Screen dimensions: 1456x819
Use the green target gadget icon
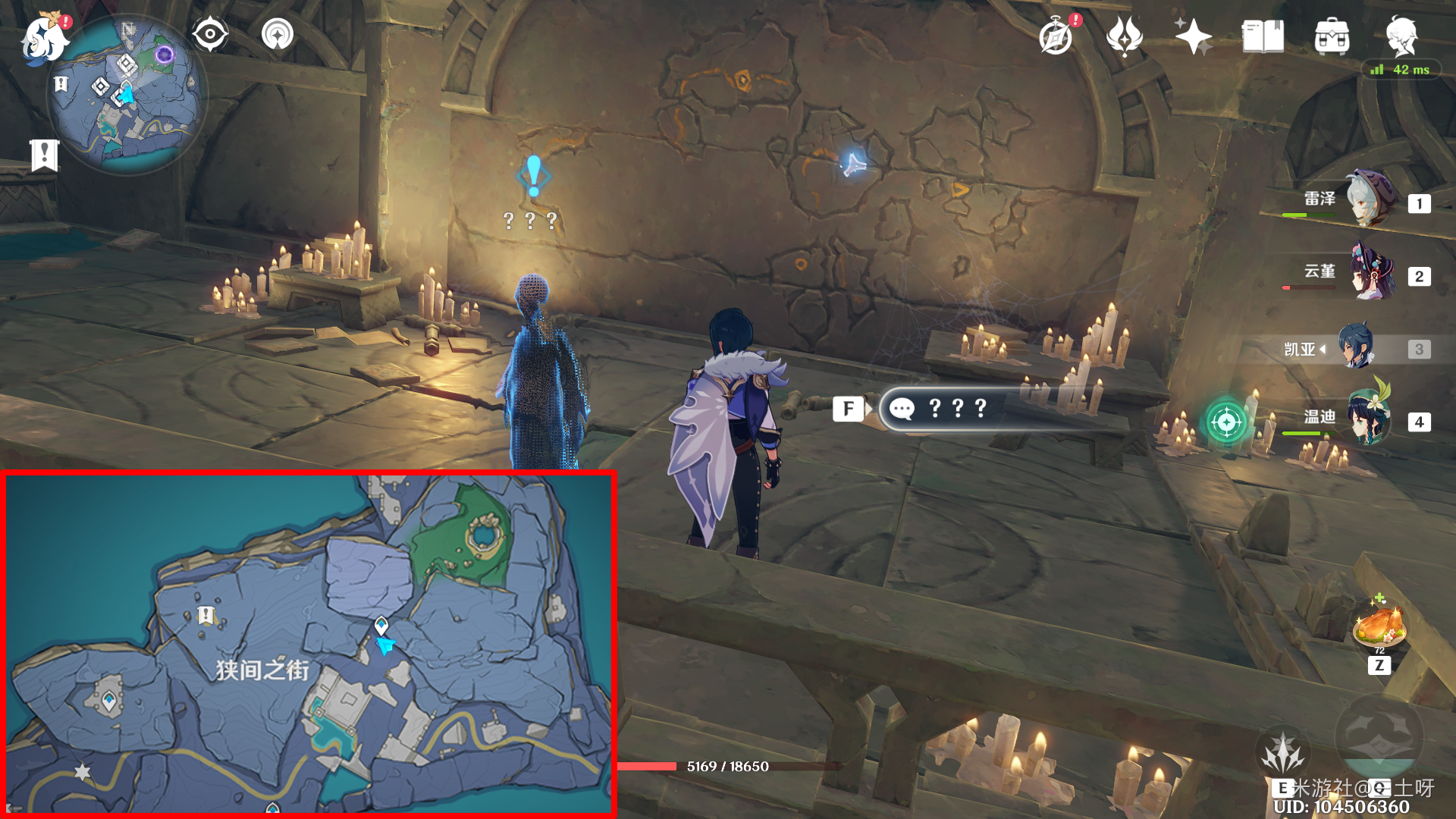(x=1226, y=421)
